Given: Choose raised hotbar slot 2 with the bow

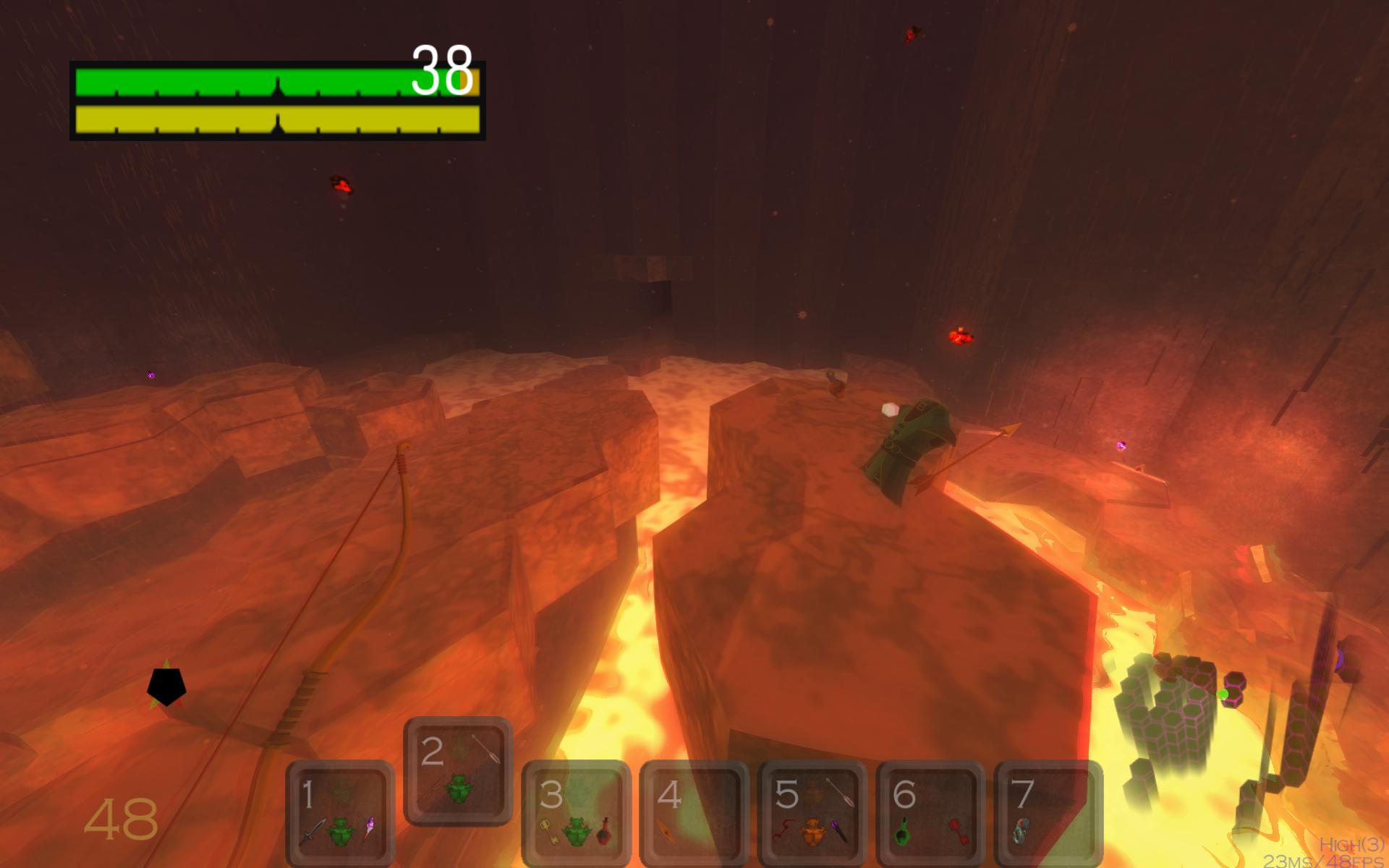Looking at the screenshot, I should click(x=458, y=770).
